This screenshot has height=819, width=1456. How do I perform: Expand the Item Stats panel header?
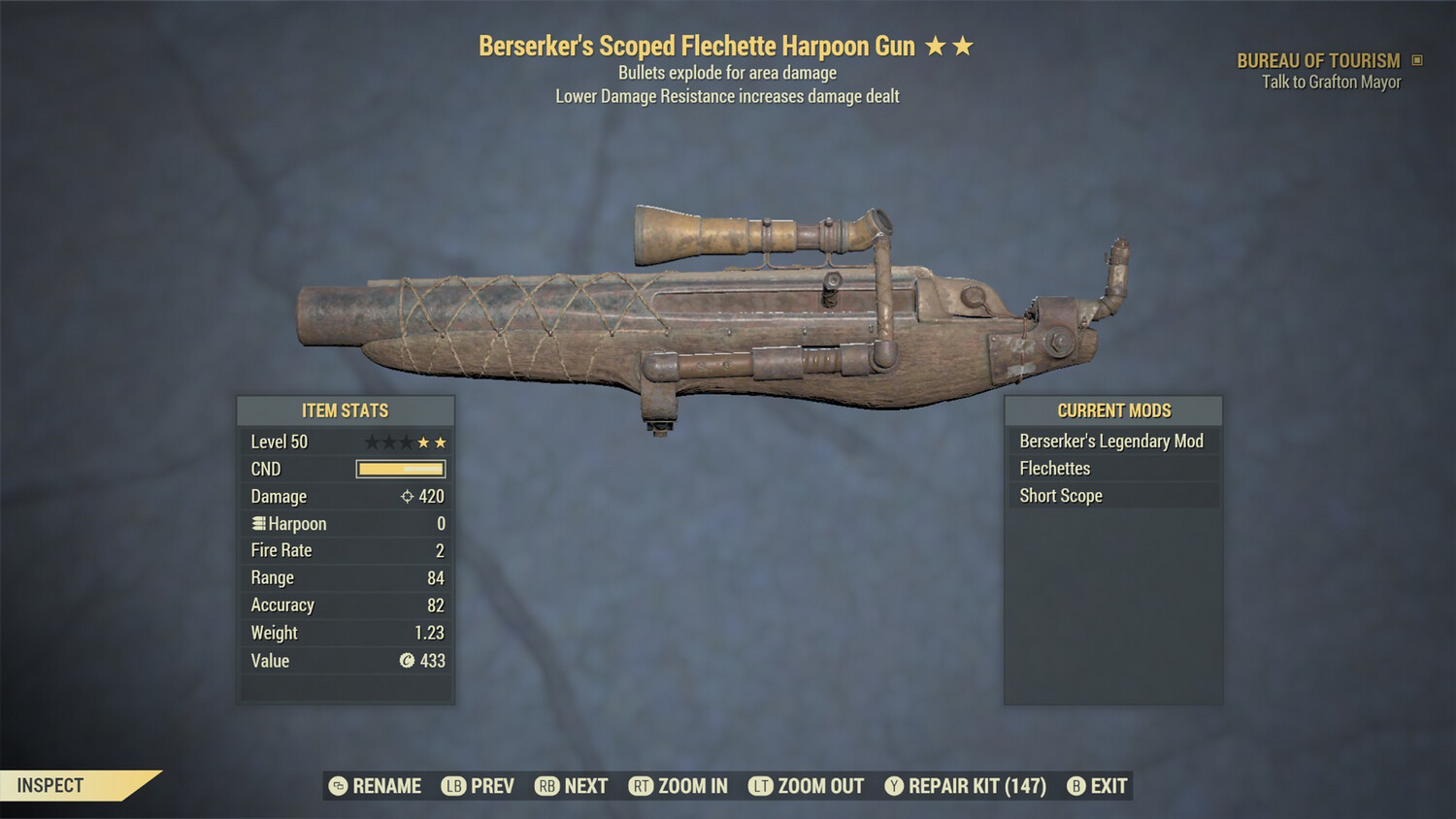tap(346, 410)
